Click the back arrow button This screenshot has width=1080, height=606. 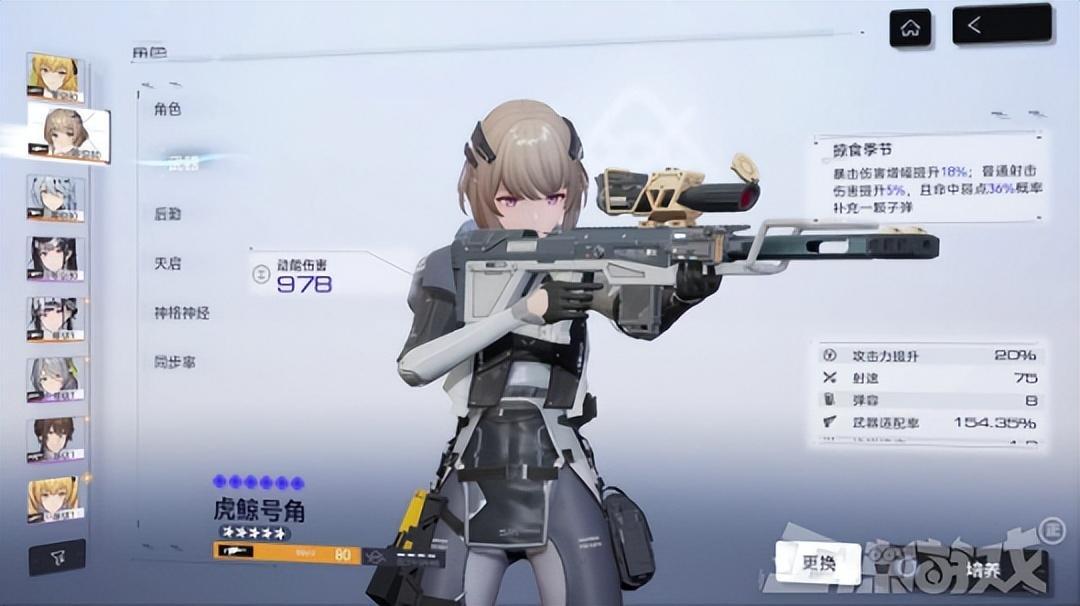click(1002, 25)
